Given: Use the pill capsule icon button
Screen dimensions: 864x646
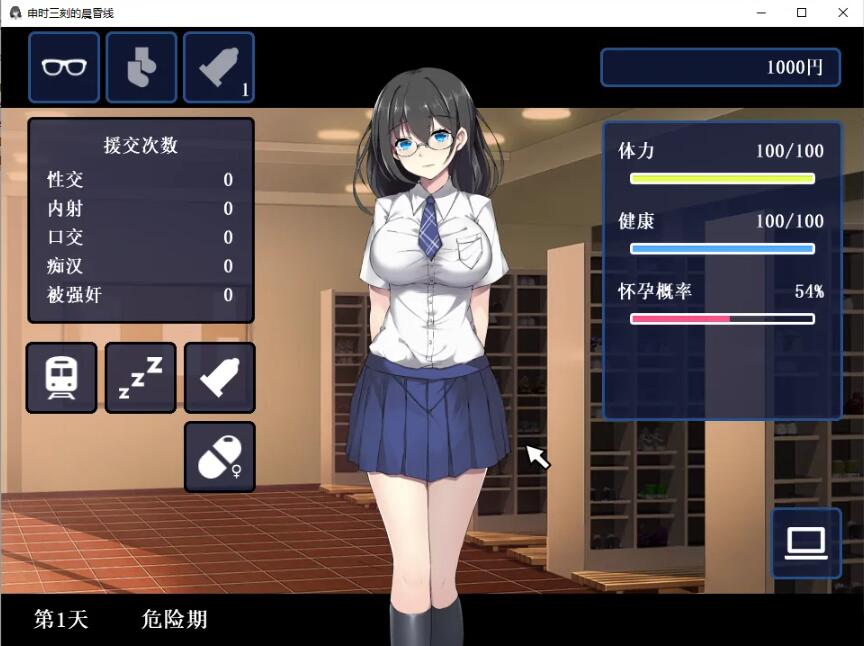Looking at the screenshot, I should [219, 457].
